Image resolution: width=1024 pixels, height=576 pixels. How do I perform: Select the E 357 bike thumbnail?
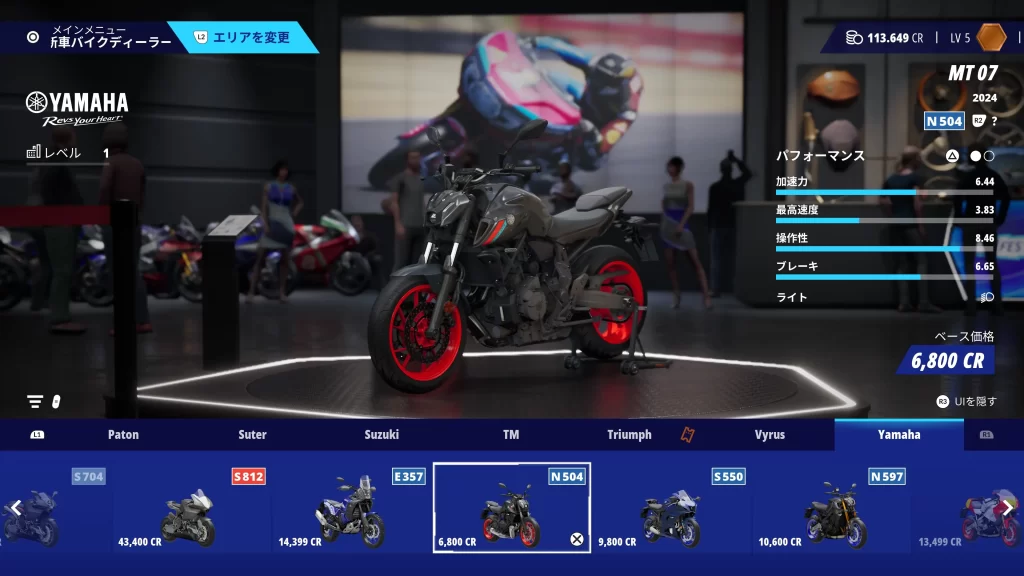coord(351,508)
